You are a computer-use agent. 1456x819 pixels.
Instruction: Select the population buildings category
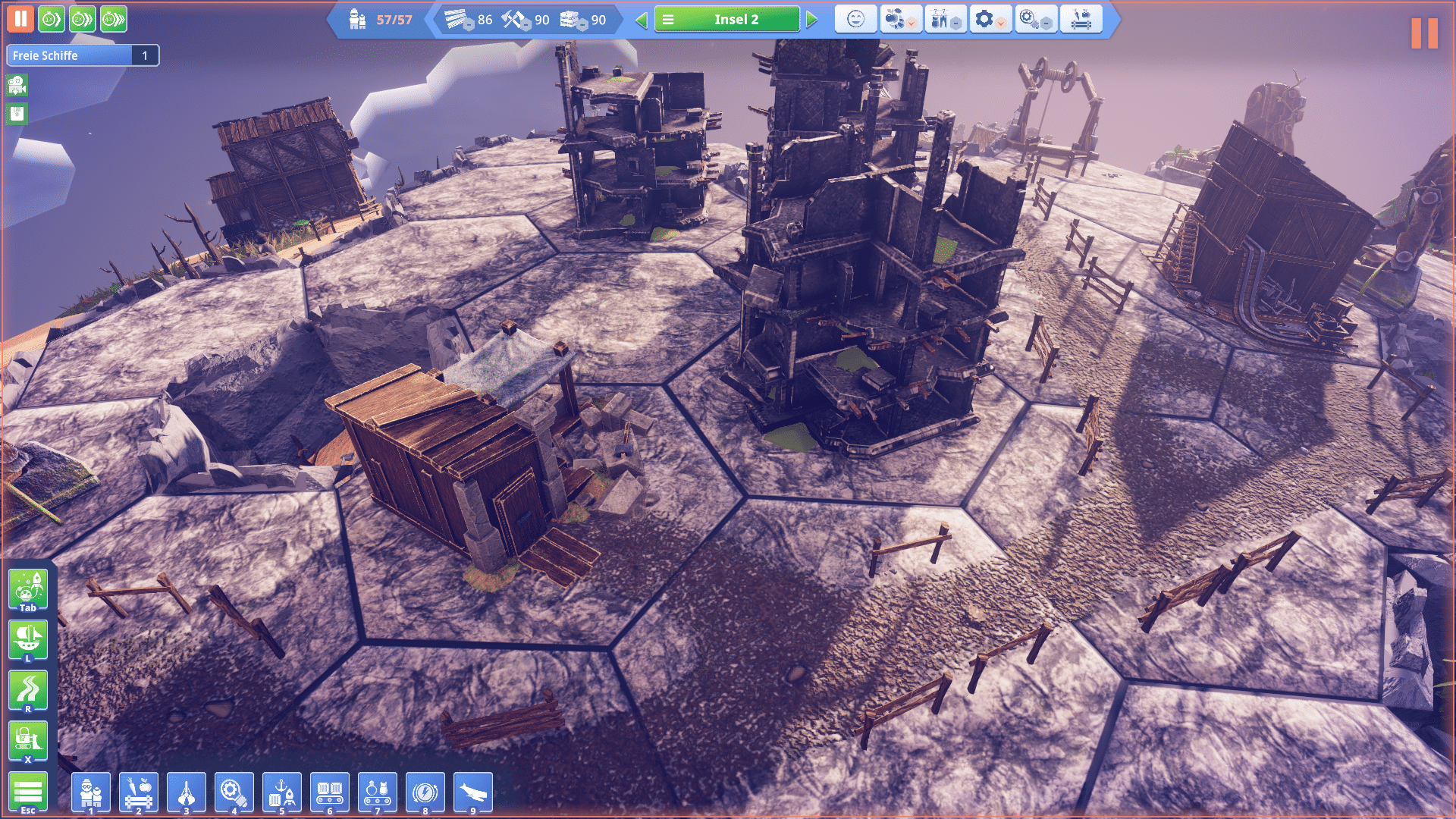(91, 792)
